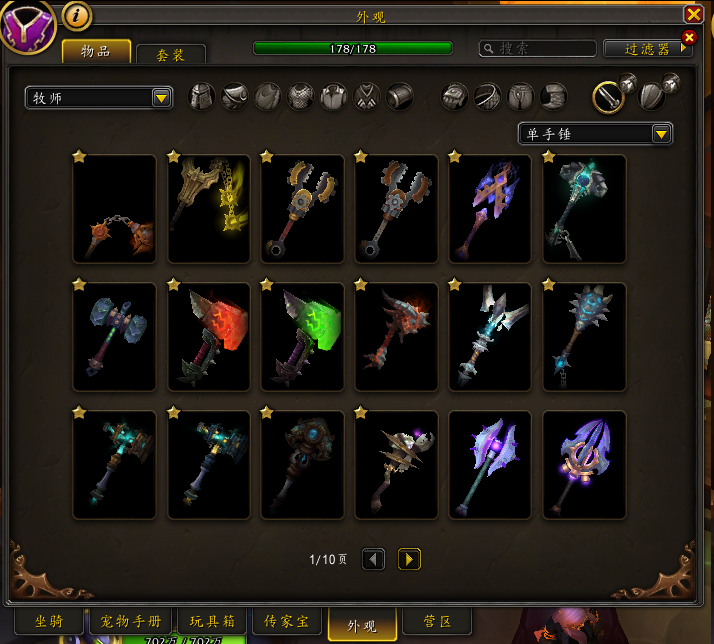Pick the green glowing hammer appearance
Viewport: 714px width, 644px height.
[x=302, y=336]
